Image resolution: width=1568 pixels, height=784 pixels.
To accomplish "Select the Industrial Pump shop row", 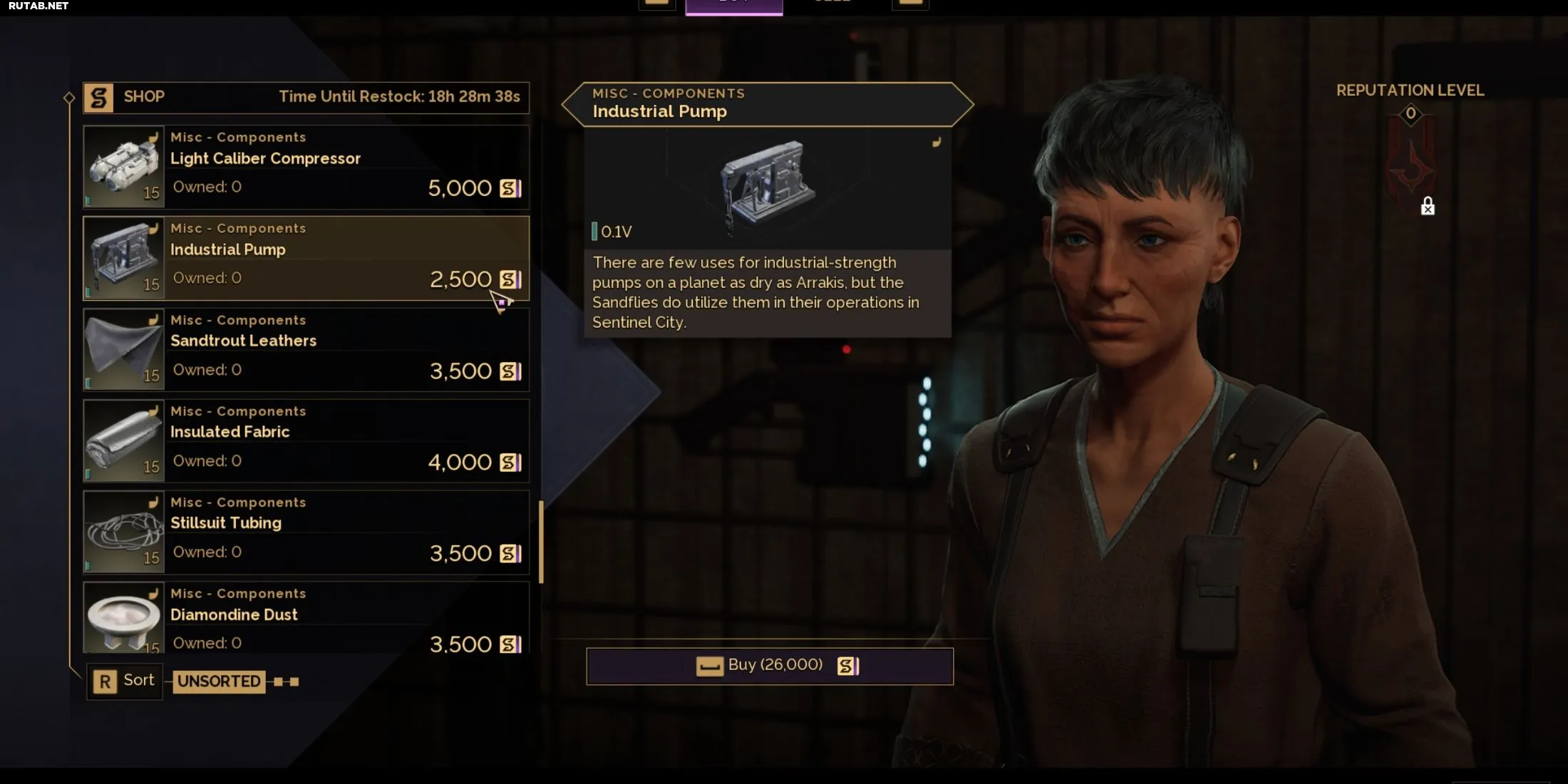I will click(306, 258).
